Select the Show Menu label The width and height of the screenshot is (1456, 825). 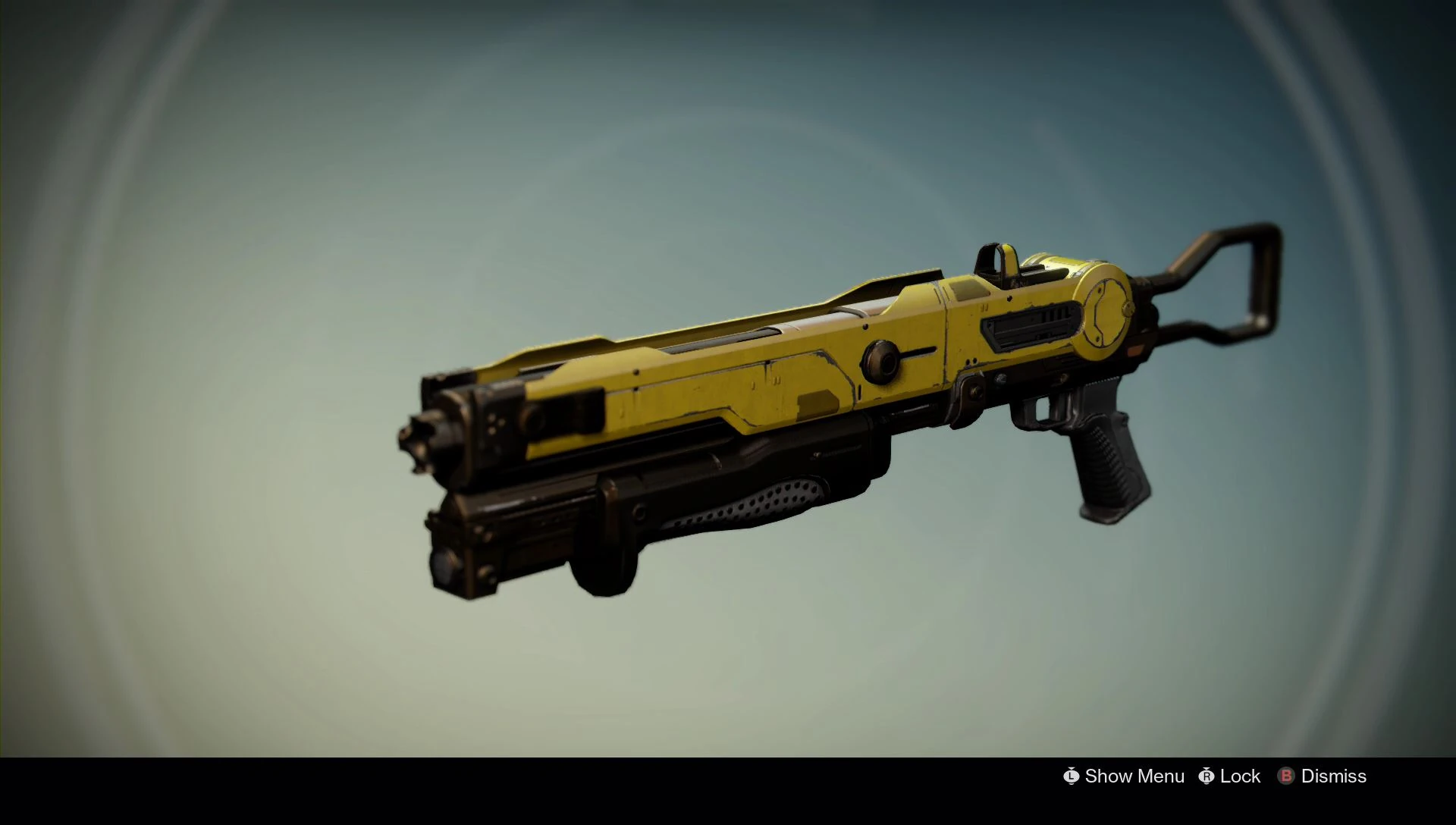click(1132, 776)
